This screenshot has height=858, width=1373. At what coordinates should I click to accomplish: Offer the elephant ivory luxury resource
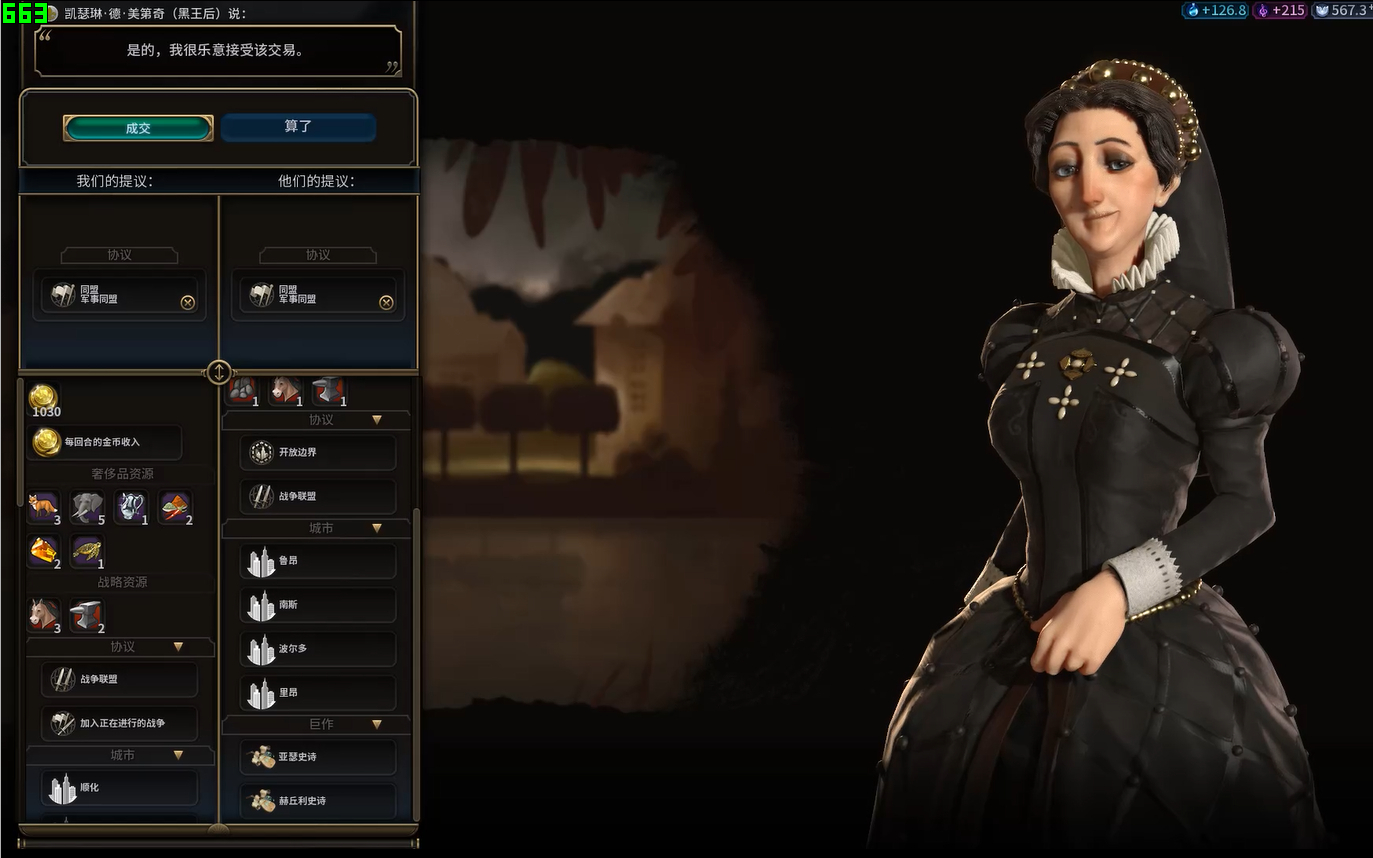[87, 507]
